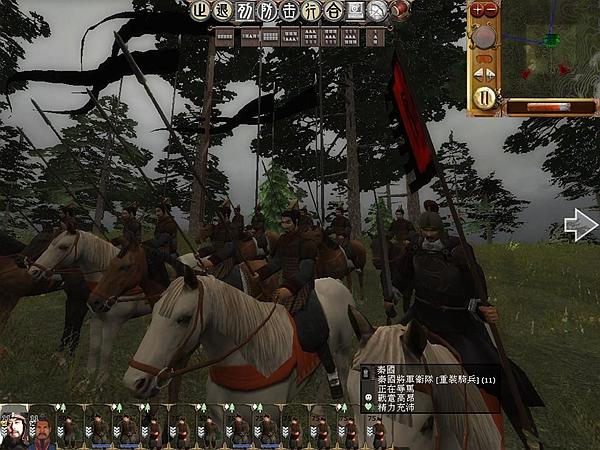Activate the red drum button

tap(399, 11)
